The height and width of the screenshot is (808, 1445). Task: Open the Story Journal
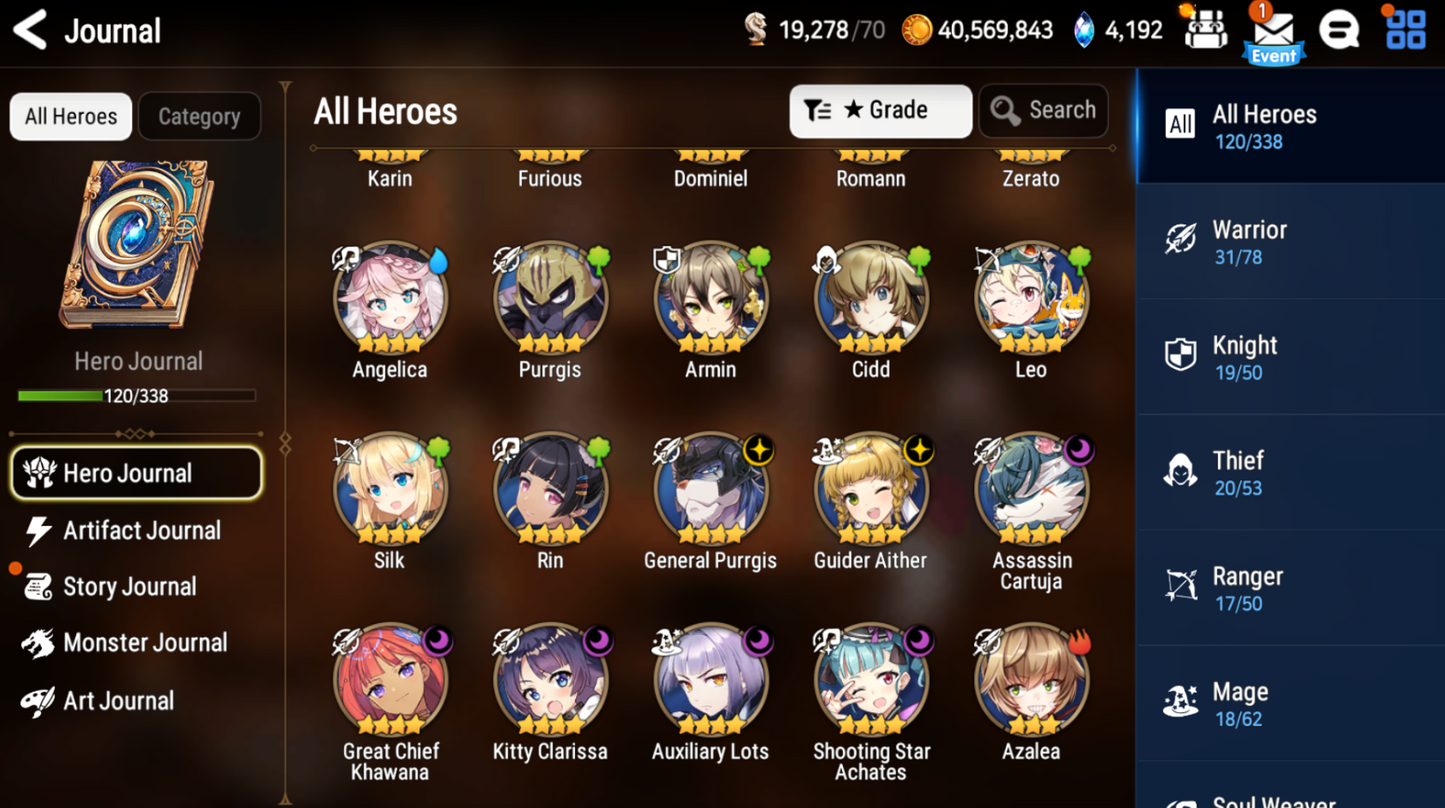coord(128,587)
